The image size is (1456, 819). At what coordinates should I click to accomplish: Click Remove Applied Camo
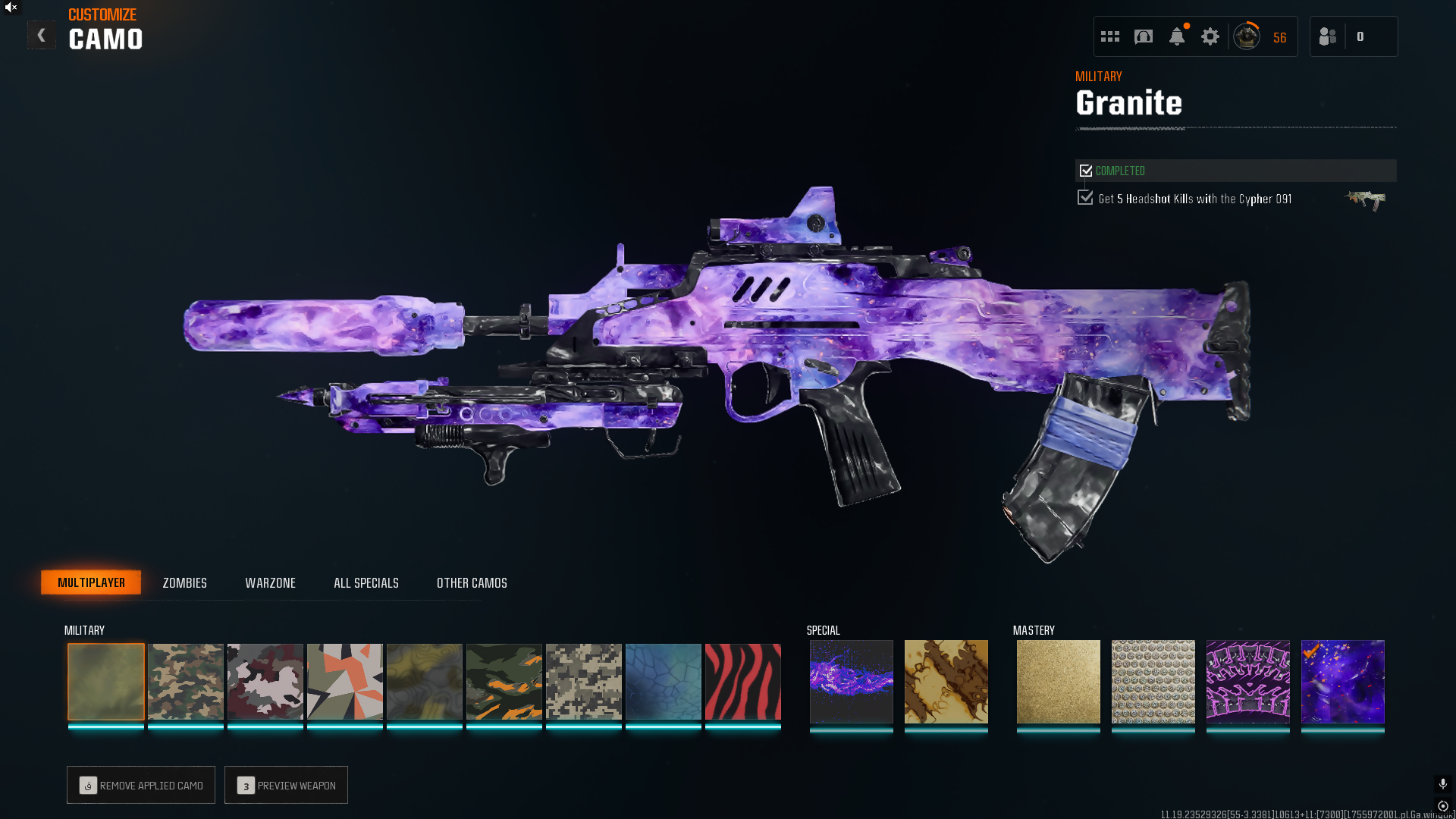[x=141, y=785]
